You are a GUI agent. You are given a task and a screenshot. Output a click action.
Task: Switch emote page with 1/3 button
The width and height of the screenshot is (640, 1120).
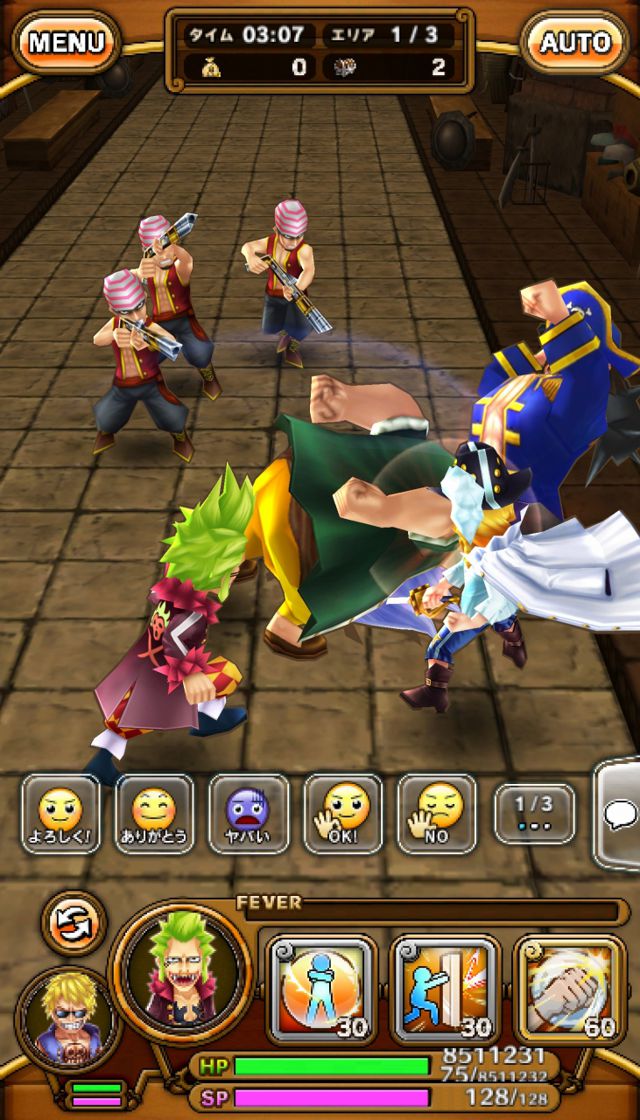(534, 812)
